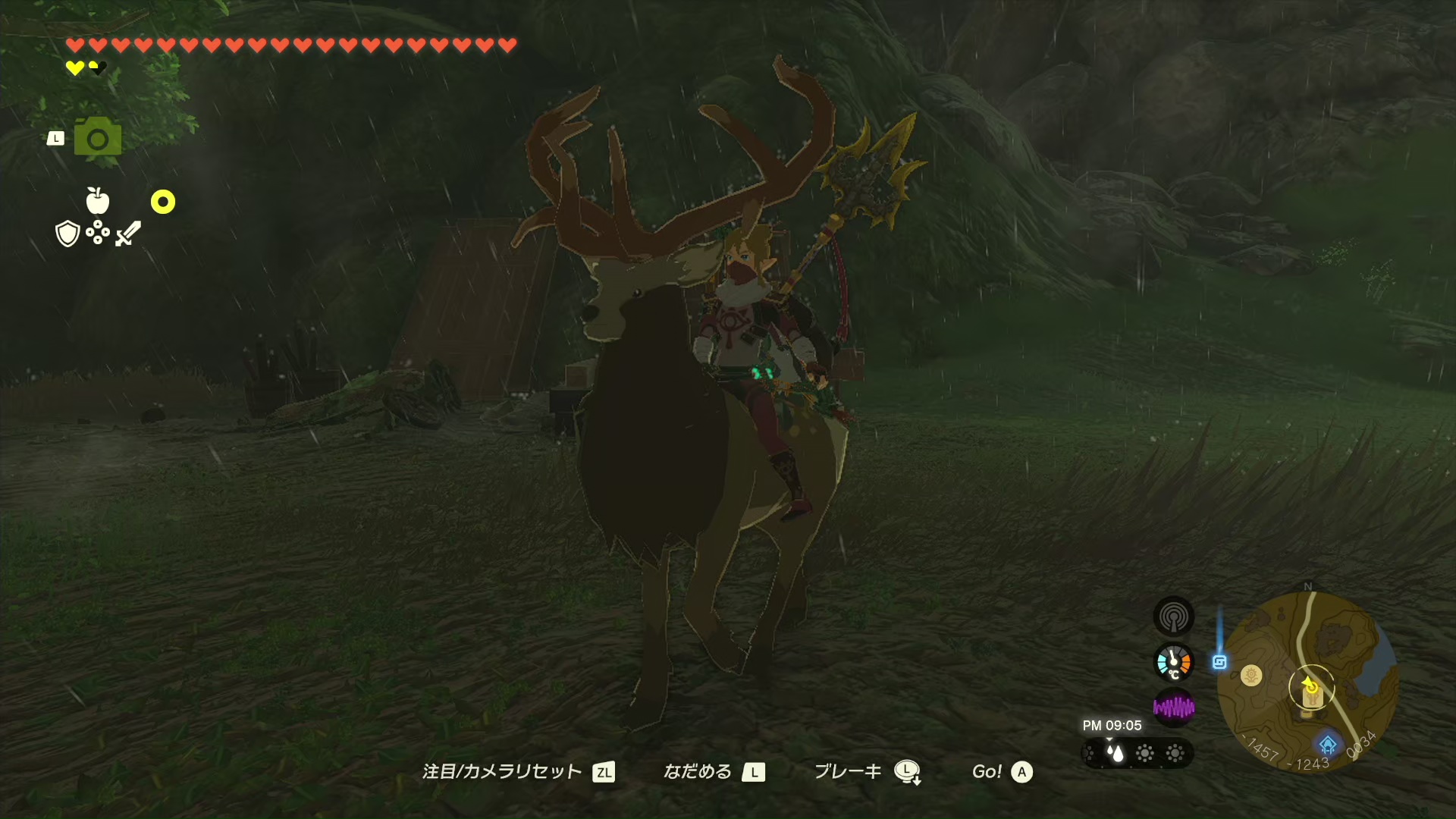Click the ブレーキ brake prompt label
Viewport: 1456px width, 819px height.
pos(848,772)
